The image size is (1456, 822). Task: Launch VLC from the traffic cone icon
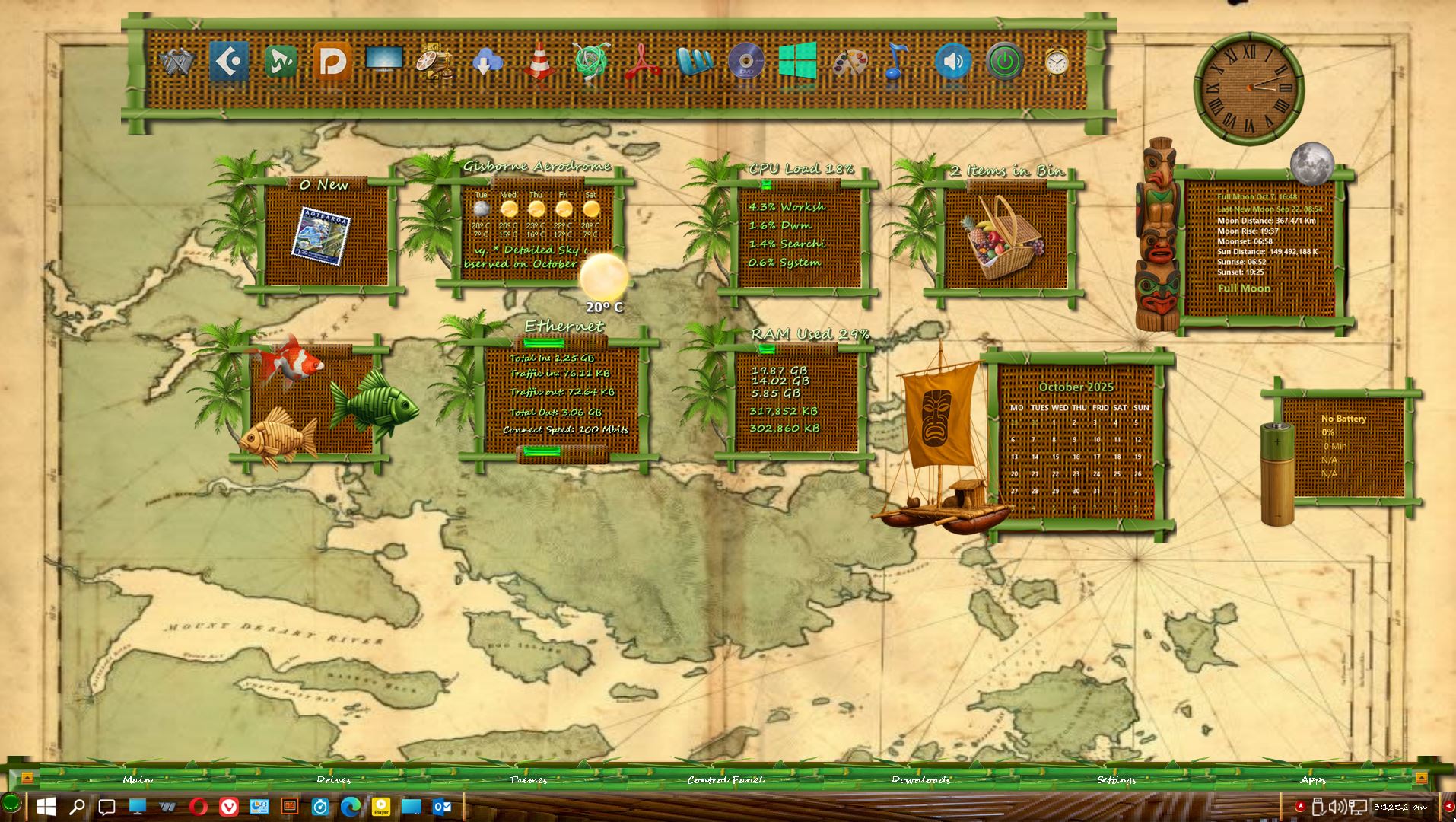[539, 62]
